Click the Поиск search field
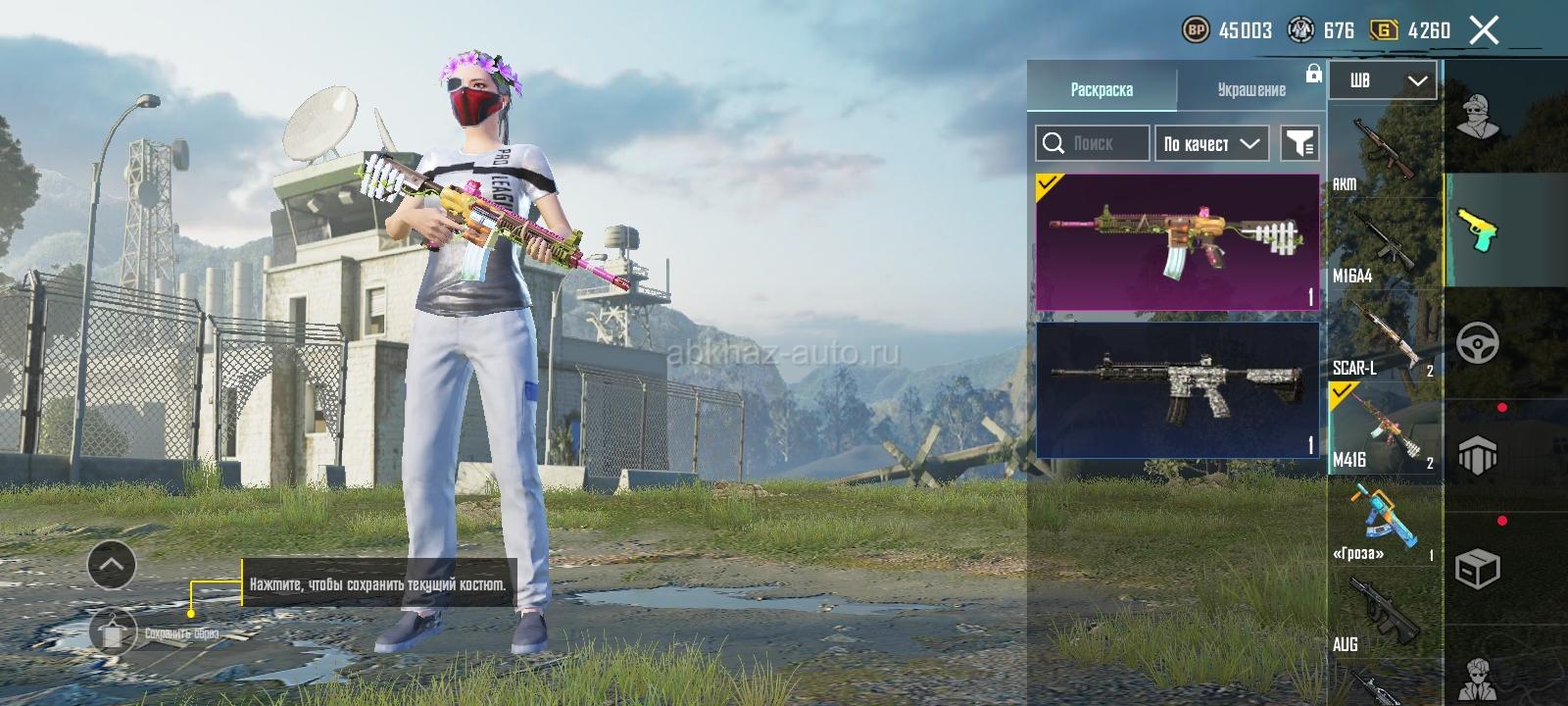Viewport: 1568px width, 706px height. click(x=1092, y=143)
